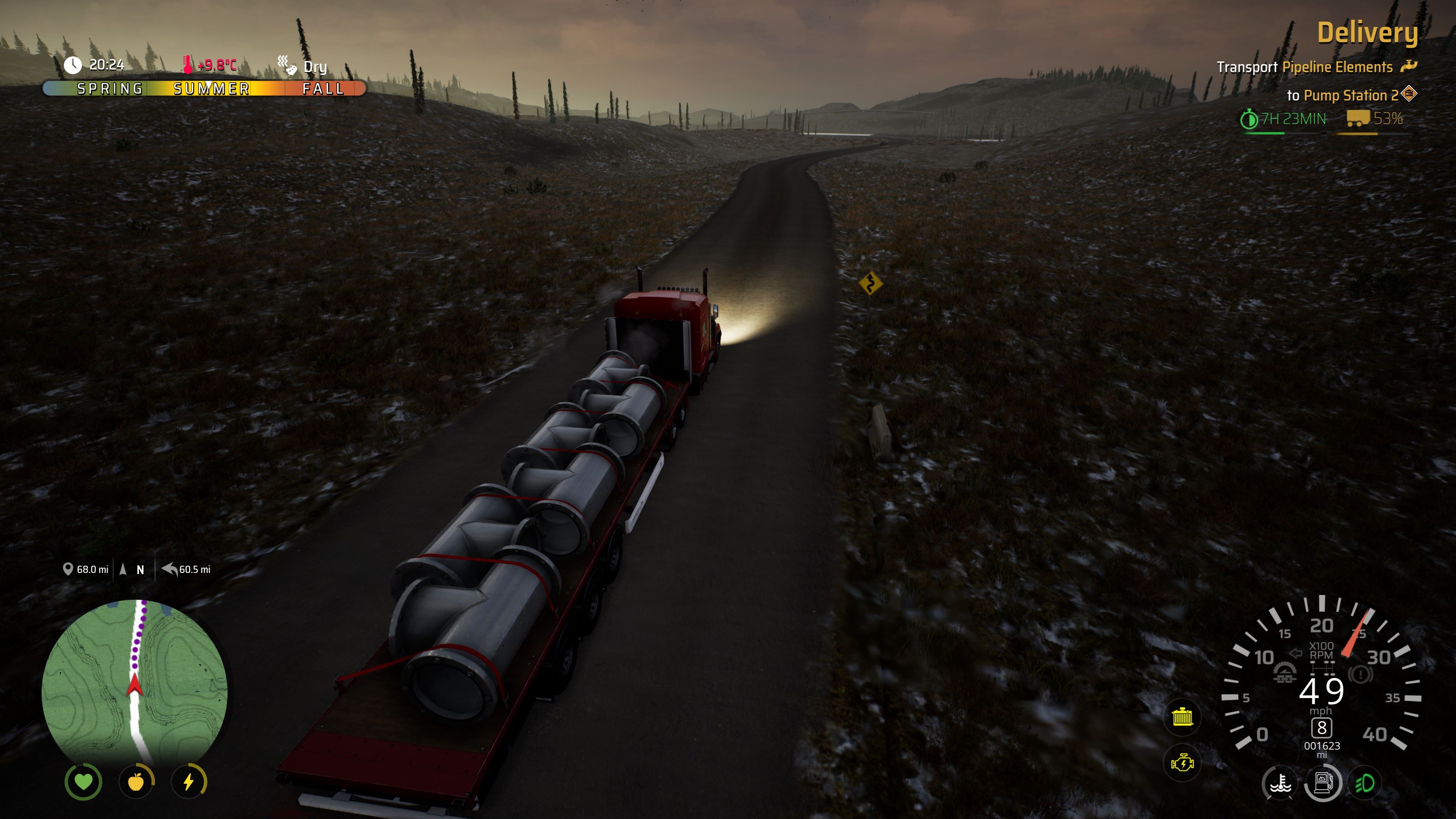This screenshot has height=819, width=1456.
Task: Click the coolant temperature gauge icon
Action: 1280,783
